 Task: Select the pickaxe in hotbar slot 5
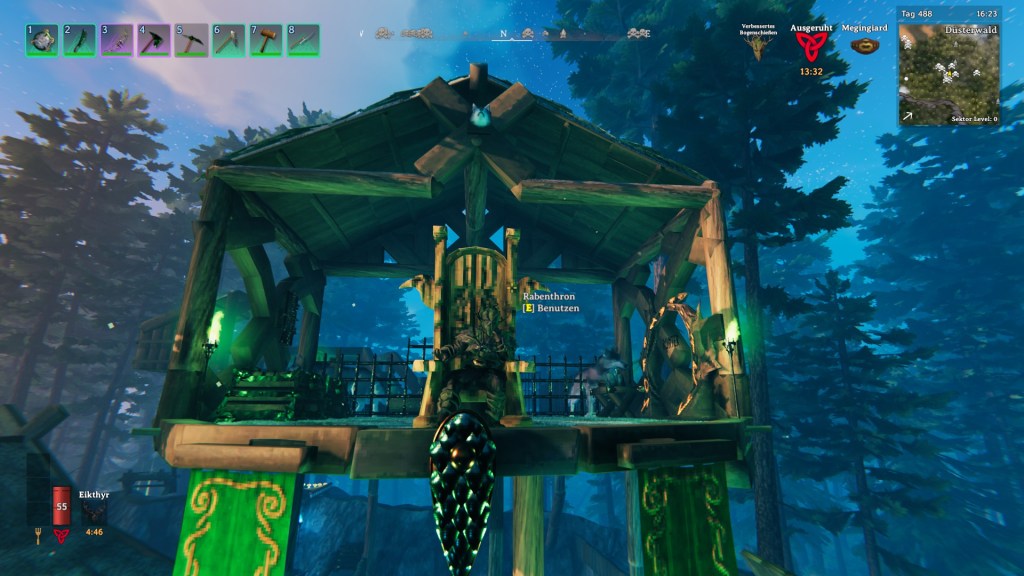tap(191, 40)
